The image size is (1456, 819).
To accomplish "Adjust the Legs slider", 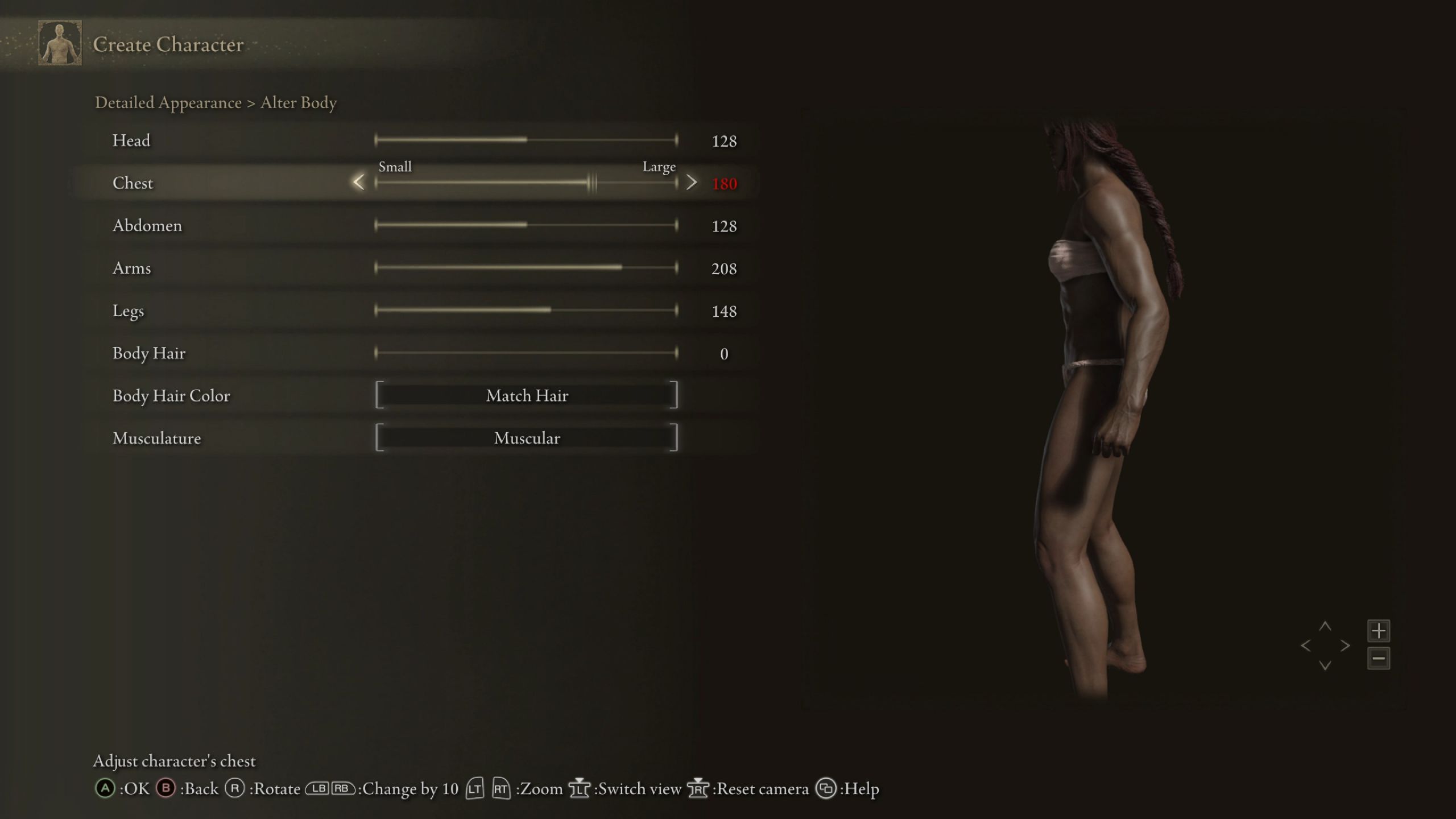I will pyautogui.click(x=526, y=311).
